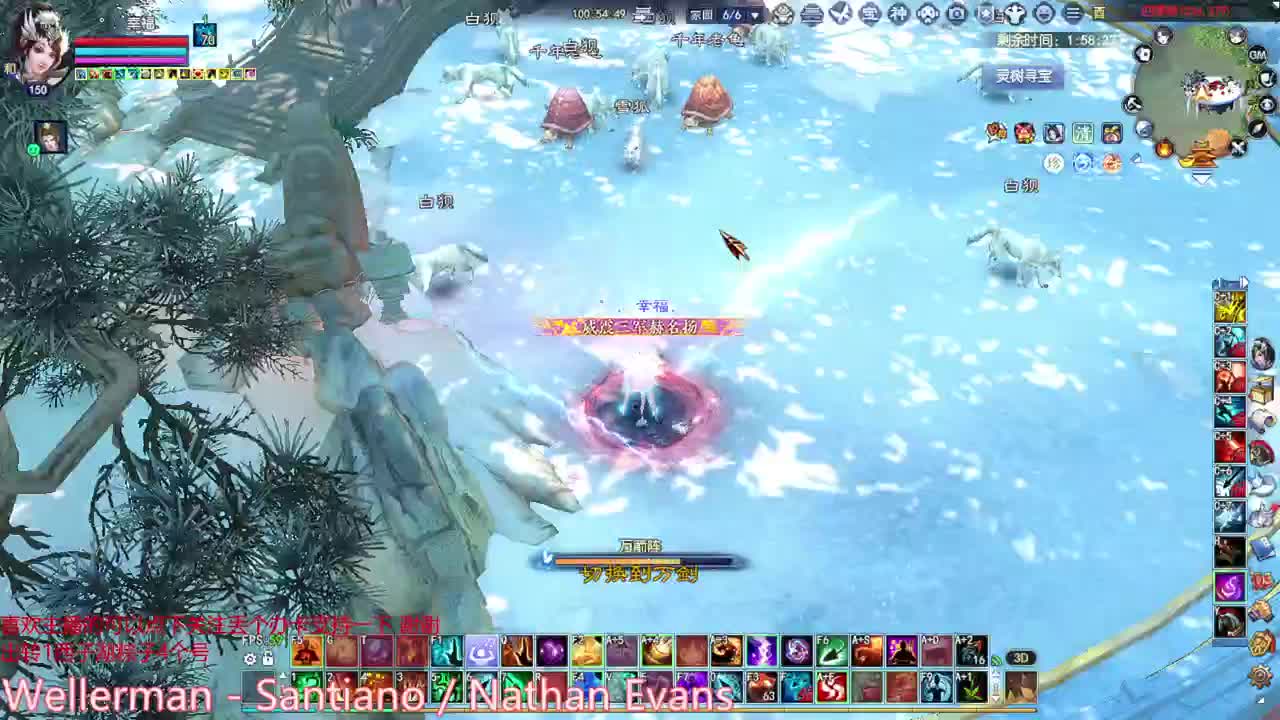Image resolution: width=1280 pixels, height=720 pixels.
Task: Toggle the hotbar lock padlock
Action: click(268, 658)
